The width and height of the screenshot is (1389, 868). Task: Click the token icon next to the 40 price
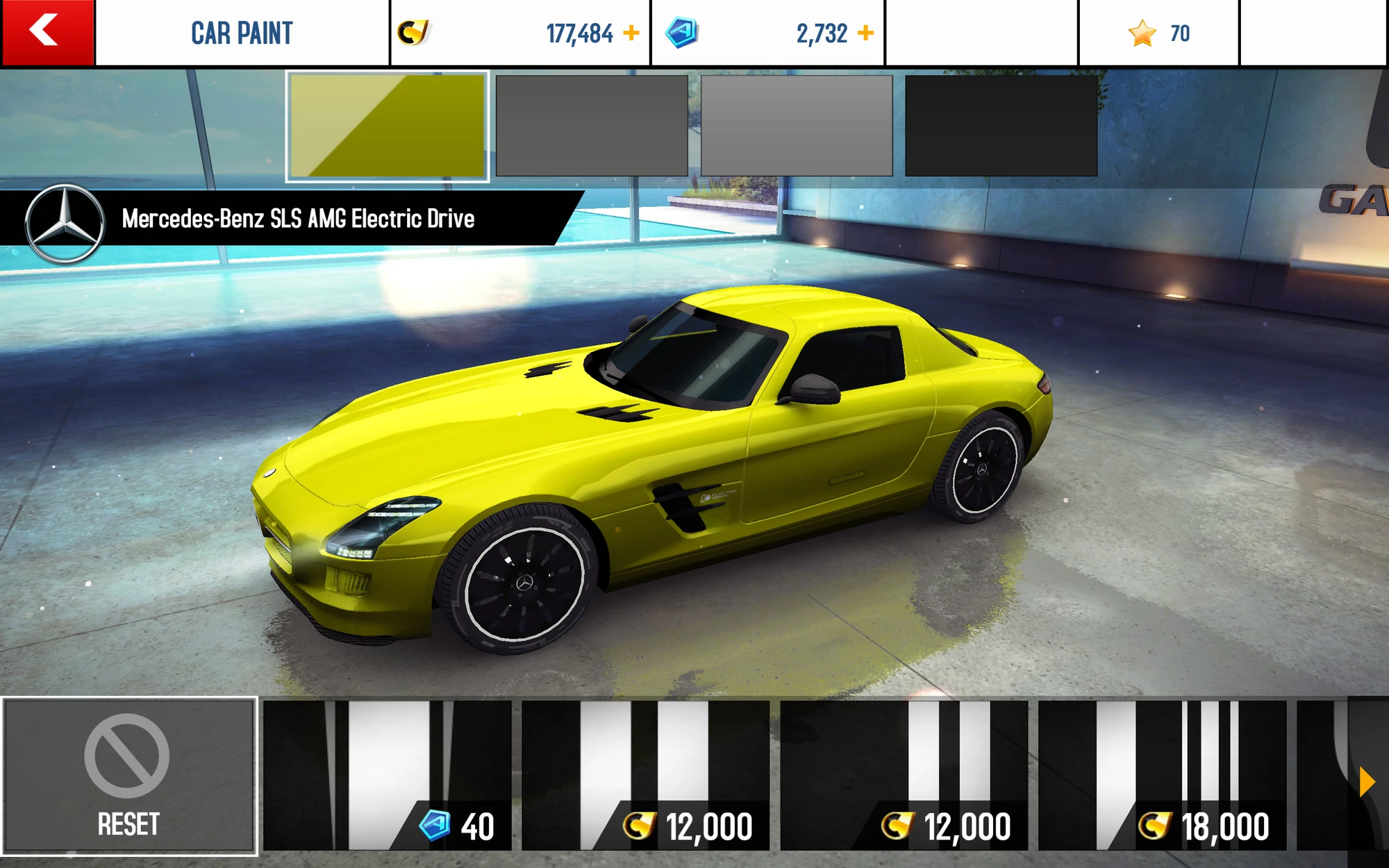coord(433,824)
